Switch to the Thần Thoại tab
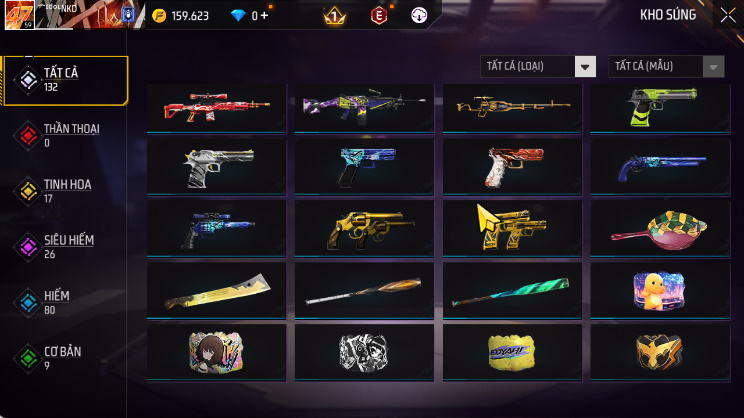The image size is (744, 418). pyautogui.click(x=66, y=135)
